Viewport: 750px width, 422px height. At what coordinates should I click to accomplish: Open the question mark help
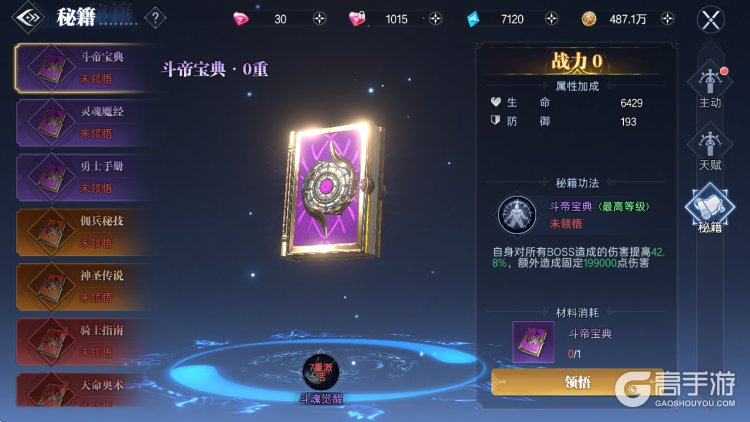point(156,17)
